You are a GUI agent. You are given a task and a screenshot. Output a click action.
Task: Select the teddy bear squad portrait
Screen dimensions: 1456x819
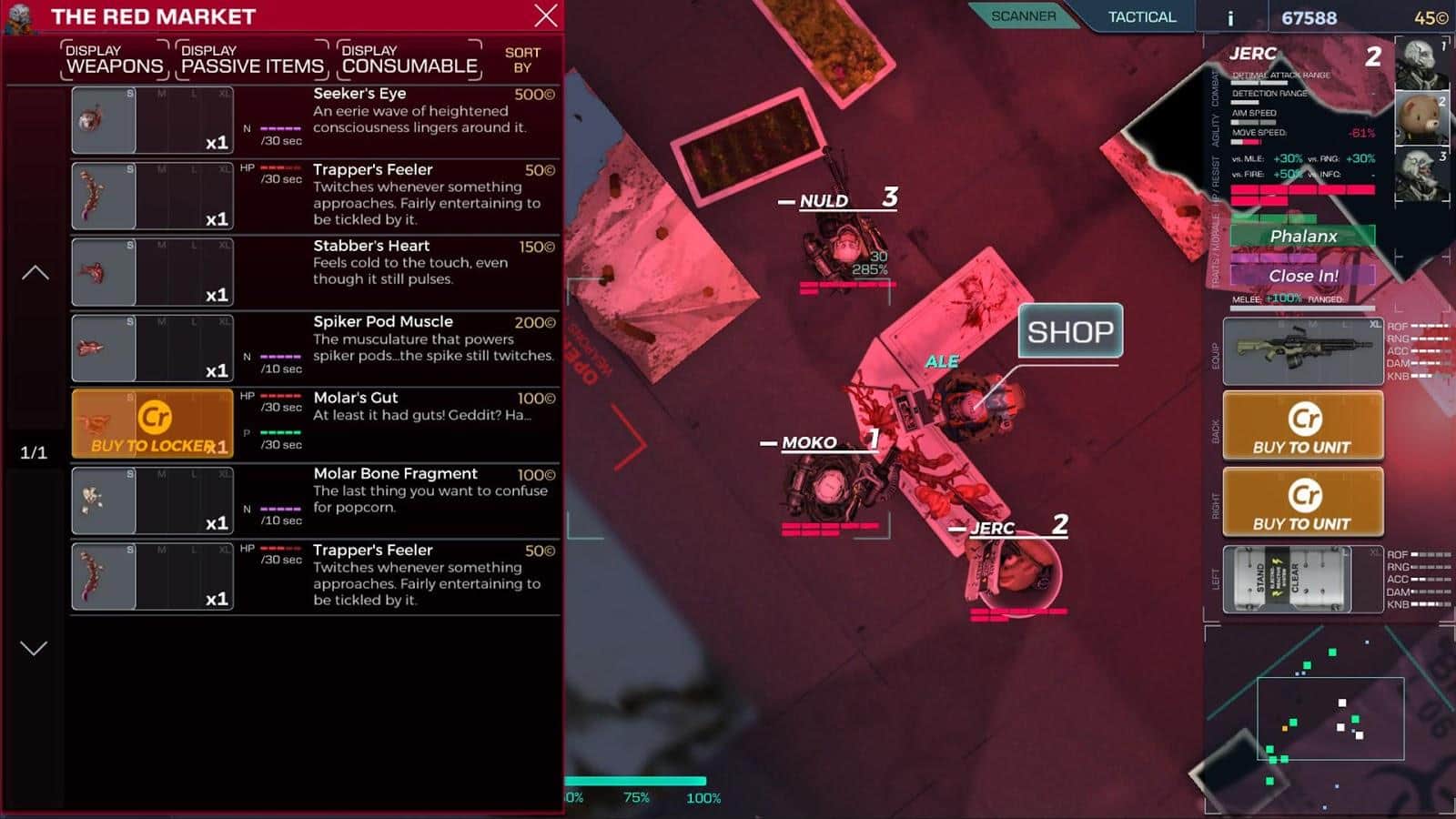pos(1421,118)
